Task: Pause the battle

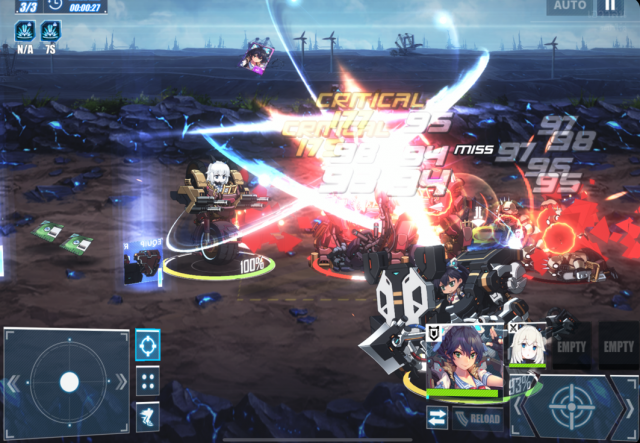Action: click(609, 6)
